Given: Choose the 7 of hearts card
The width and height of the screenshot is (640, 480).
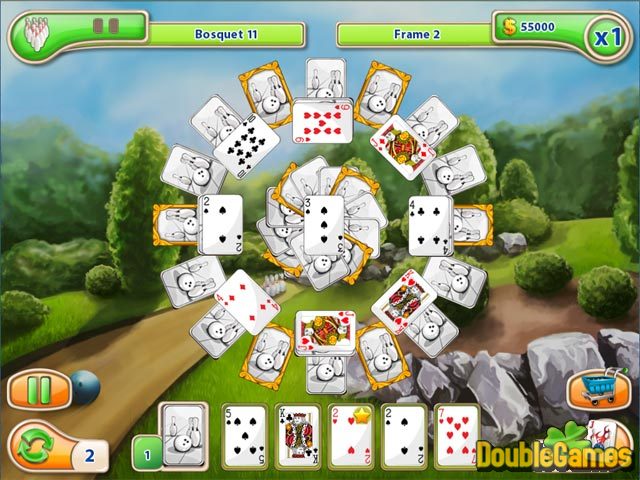Looking at the screenshot, I should point(457,436).
